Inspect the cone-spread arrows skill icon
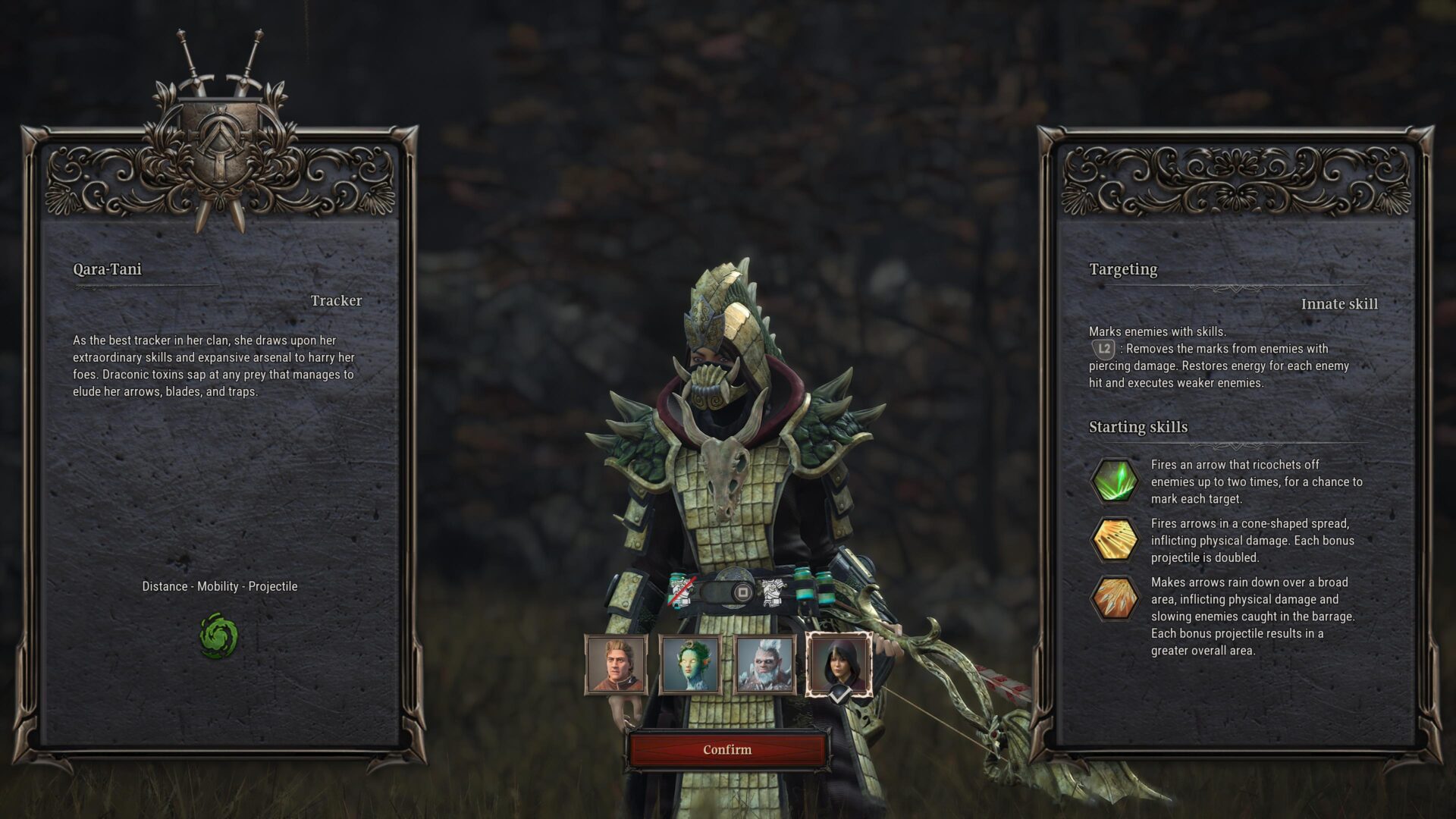Image resolution: width=1456 pixels, height=819 pixels. coord(1114,540)
